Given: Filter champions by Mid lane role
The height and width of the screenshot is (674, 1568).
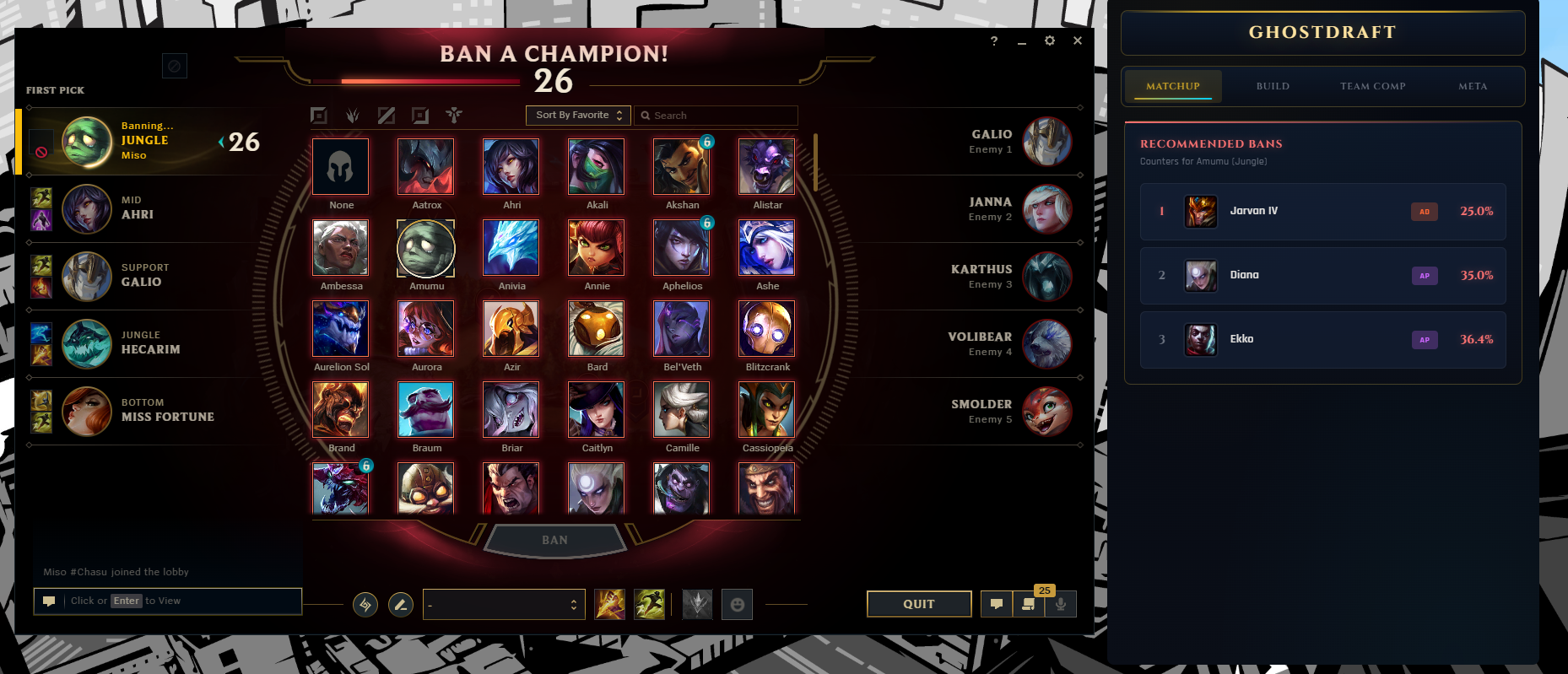Looking at the screenshot, I should pyautogui.click(x=386, y=116).
